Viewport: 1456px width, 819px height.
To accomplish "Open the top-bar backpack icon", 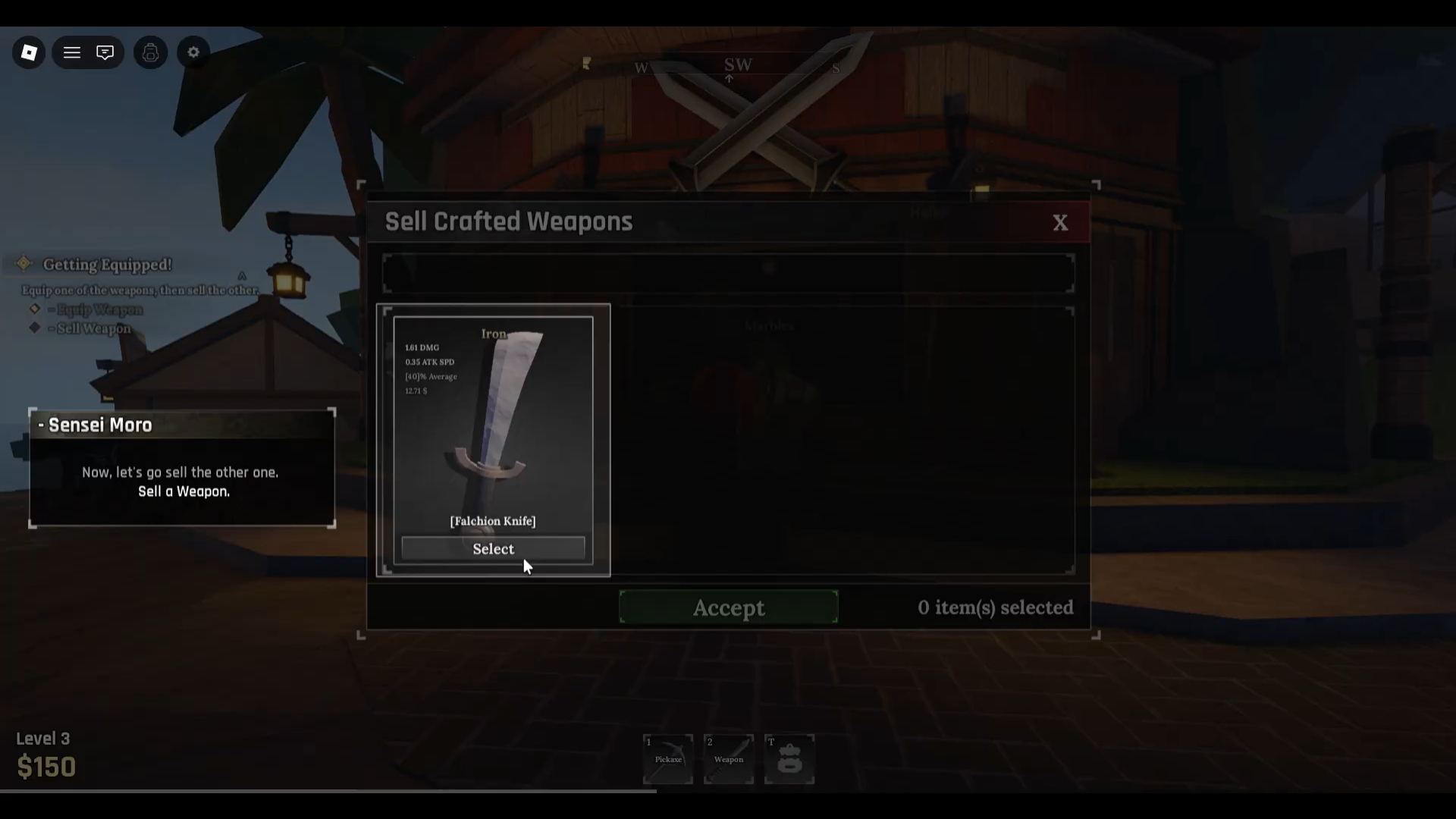I will [150, 52].
